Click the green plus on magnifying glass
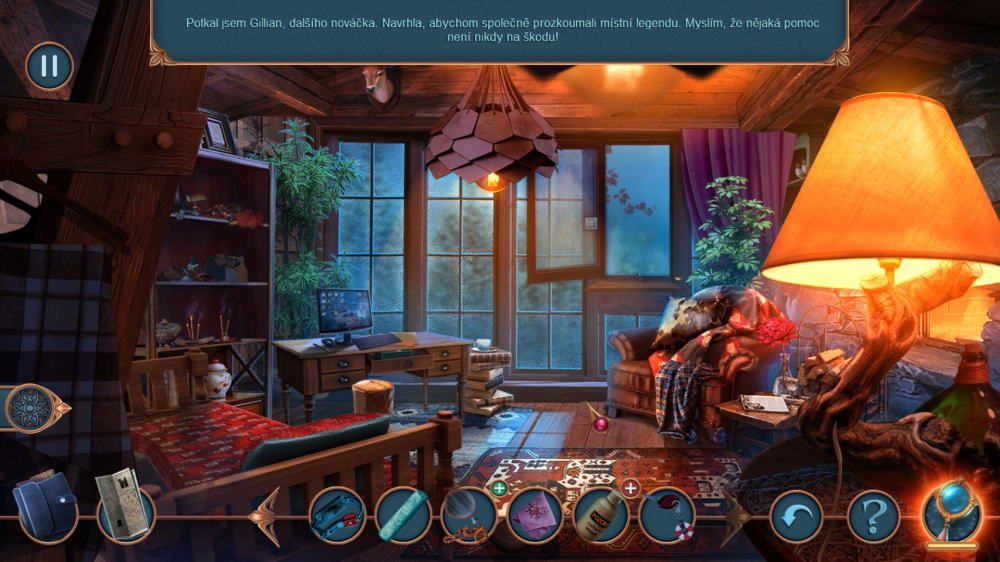Screen dimensions: 1000x562 (499, 488)
